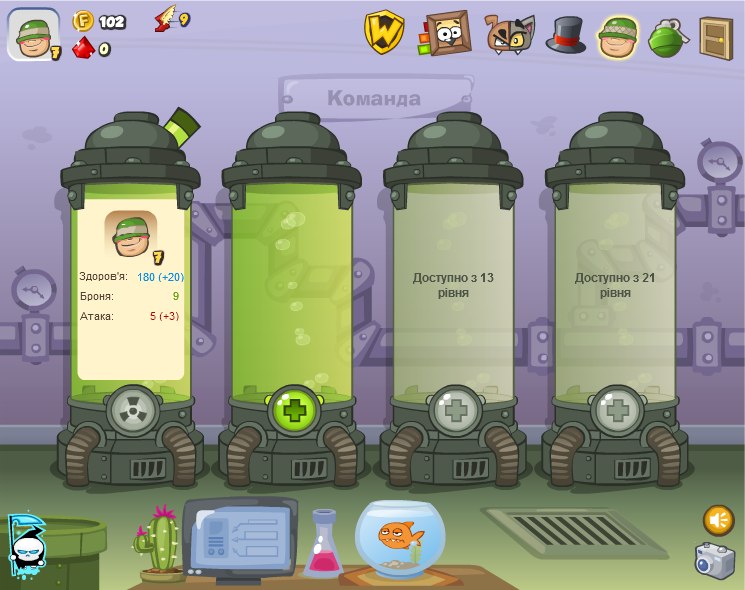Viewport: 745px width, 590px height.
Task: Open the black top hat icon
Action: (566, 34)
